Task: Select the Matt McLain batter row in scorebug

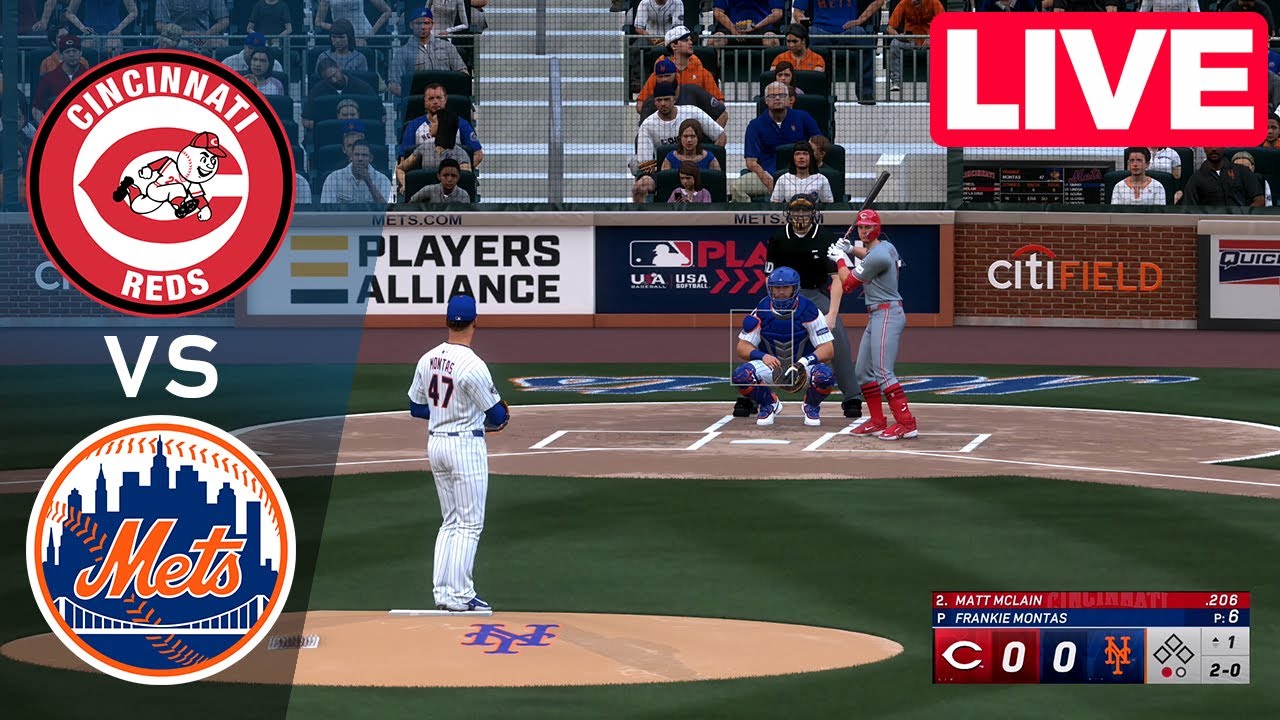Action: [x=1090, y=600]
